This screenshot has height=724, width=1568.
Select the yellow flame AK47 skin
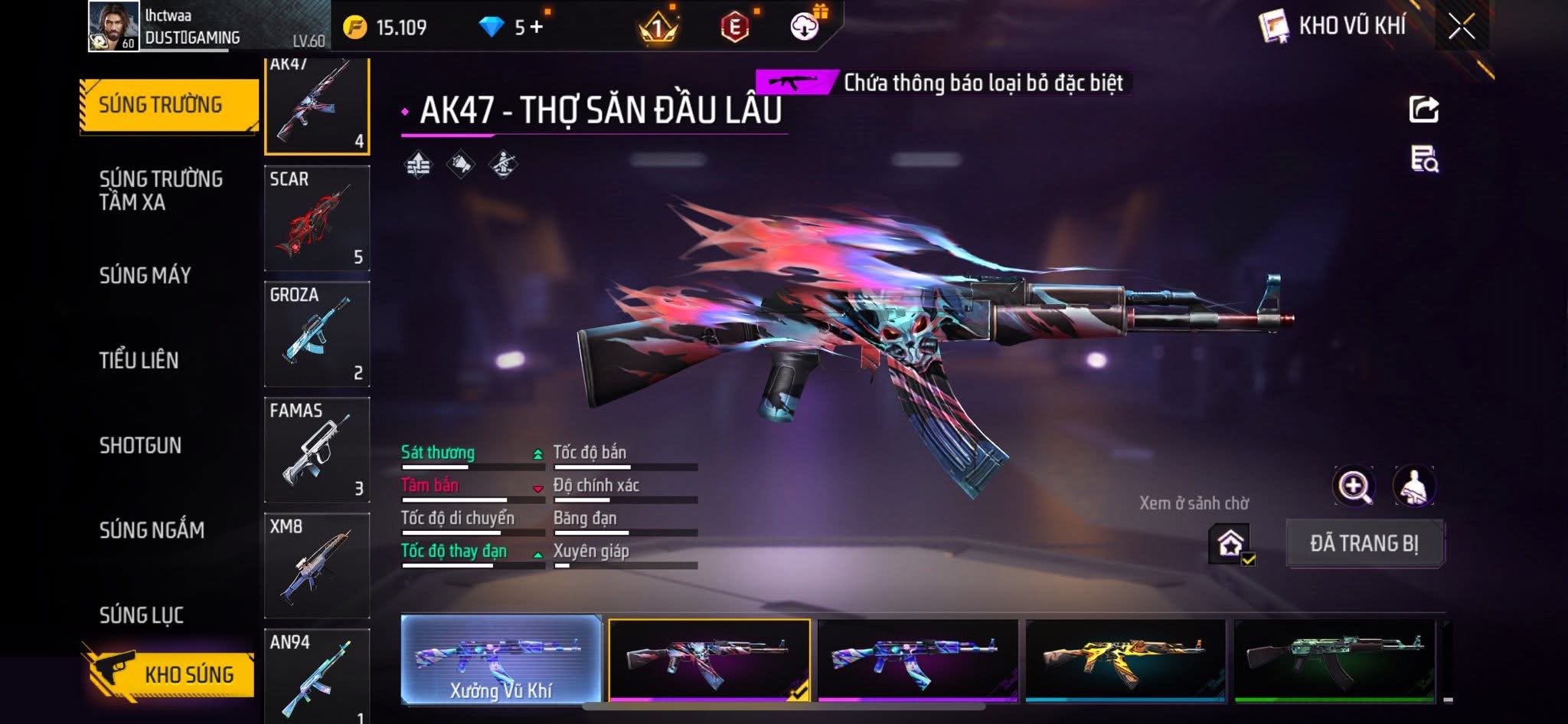point(1125,660)
